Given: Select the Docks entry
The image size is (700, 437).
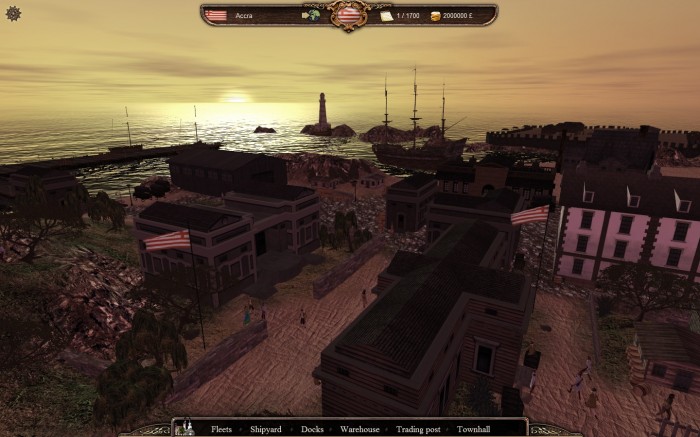Looking at the screenshot, I should 311,429.
